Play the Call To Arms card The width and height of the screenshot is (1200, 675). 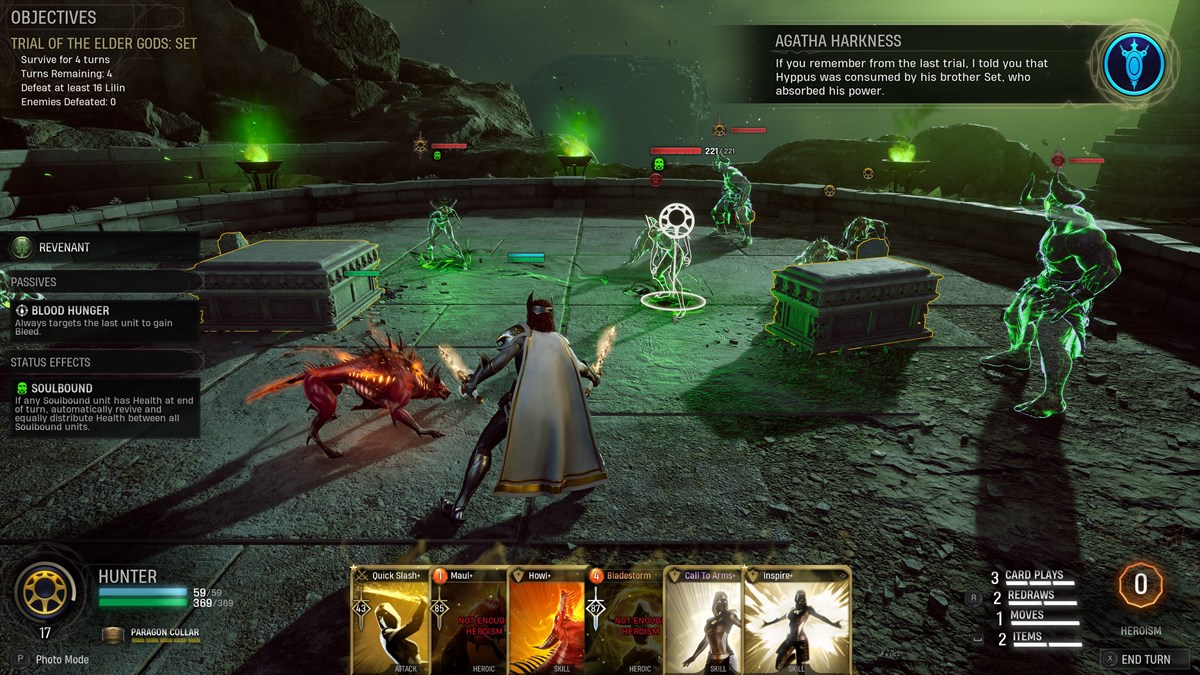pos(702,620)
